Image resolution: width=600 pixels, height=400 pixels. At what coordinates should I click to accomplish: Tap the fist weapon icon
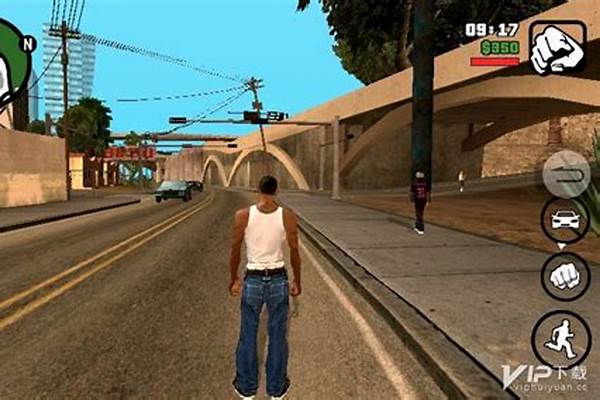click(558, 47)
